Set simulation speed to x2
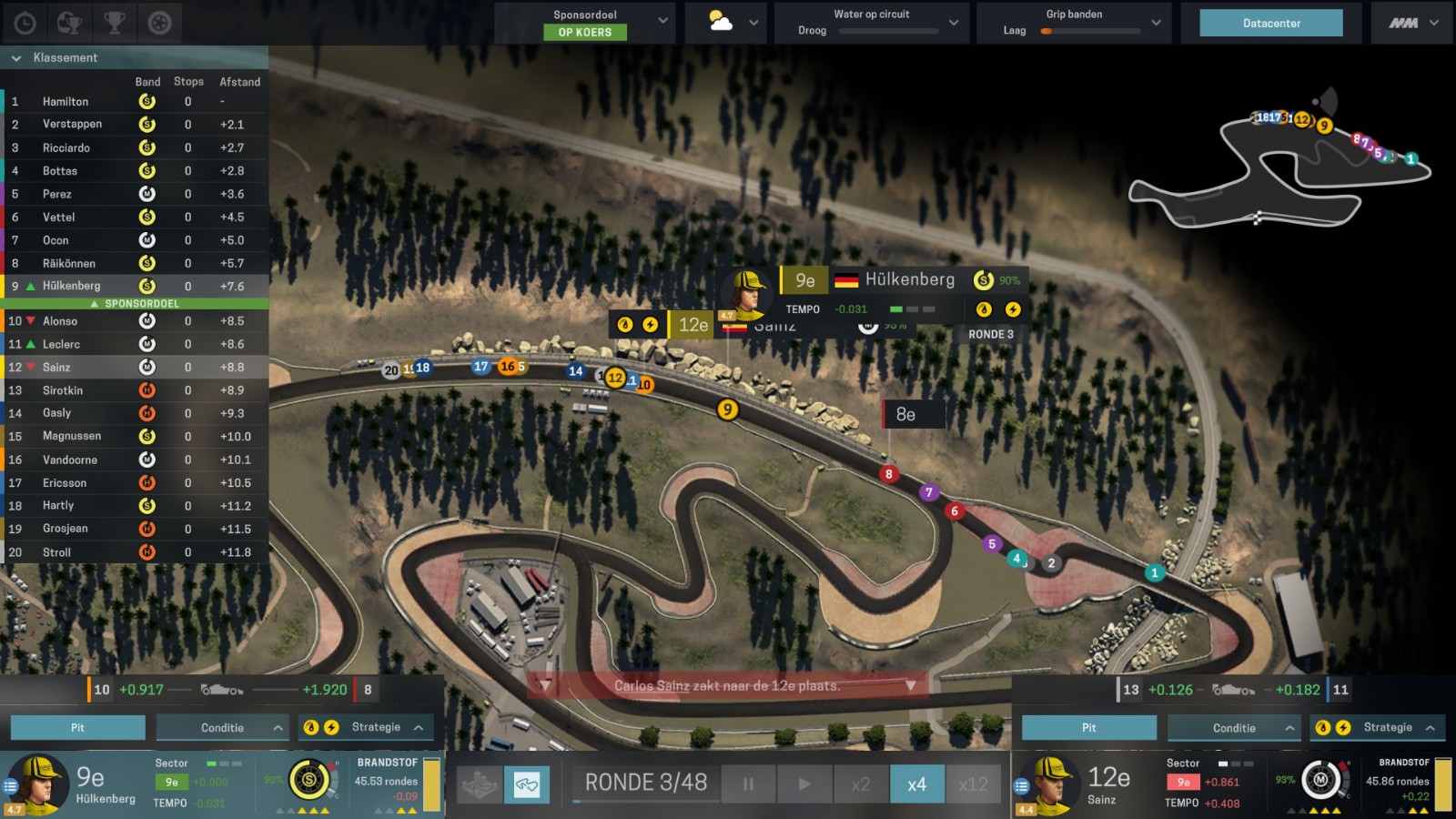Screen dimensions: 1456x819 860,784
